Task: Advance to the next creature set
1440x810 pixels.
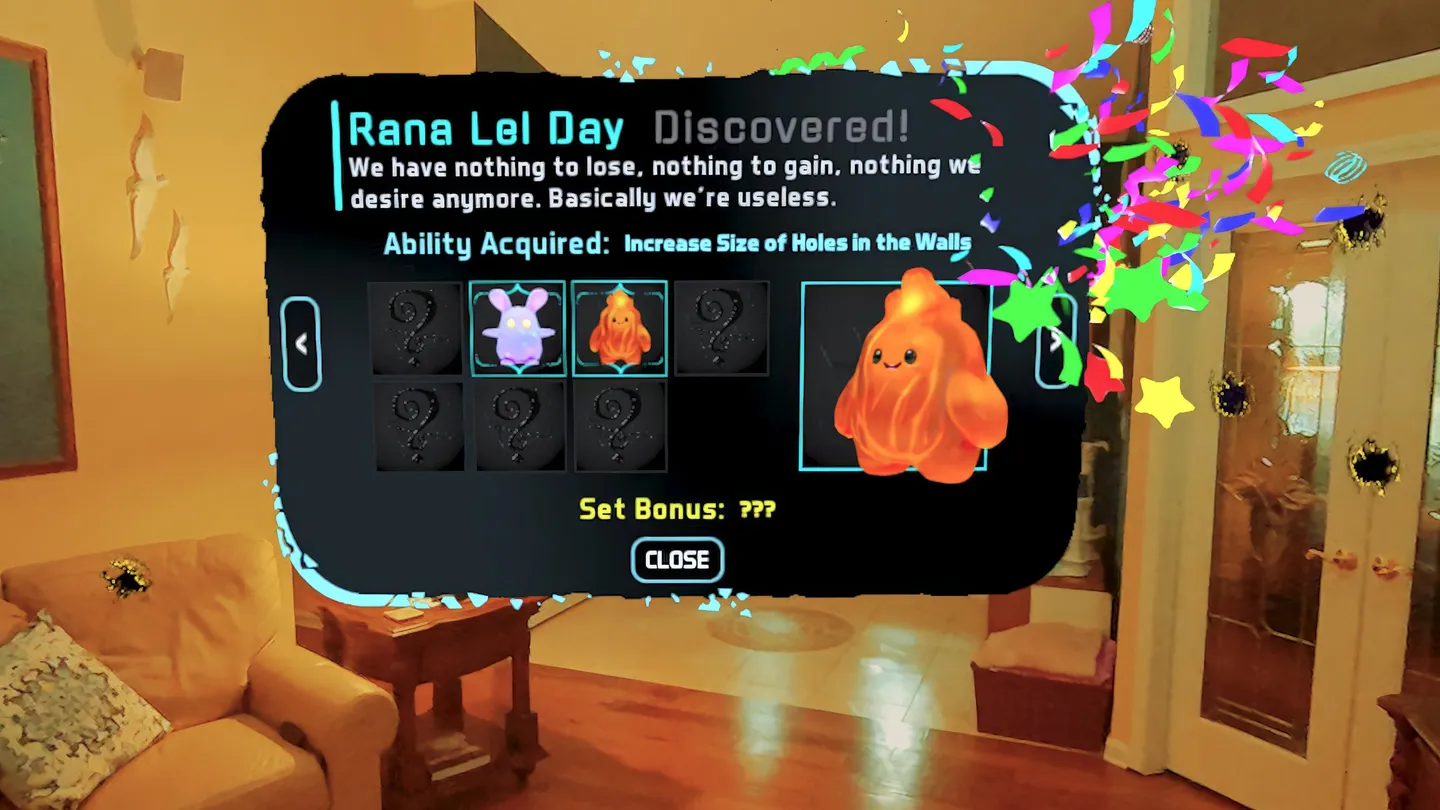Action: pyautogui.click(x=1055, y=341)
